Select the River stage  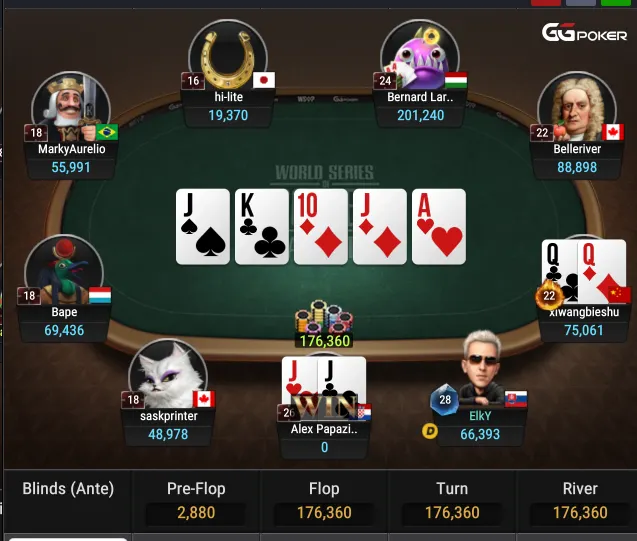(580, 500)
